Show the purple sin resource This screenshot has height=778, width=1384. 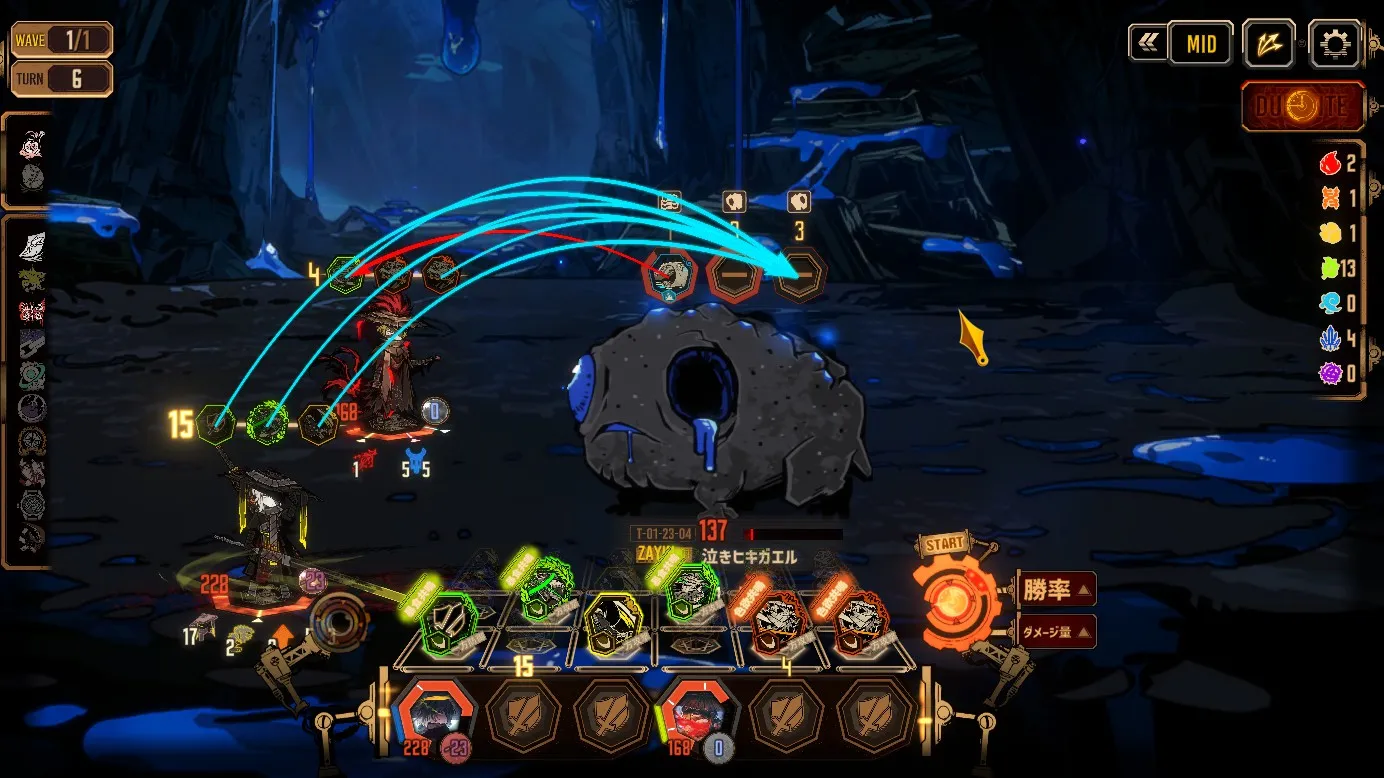coord(1329,374)
